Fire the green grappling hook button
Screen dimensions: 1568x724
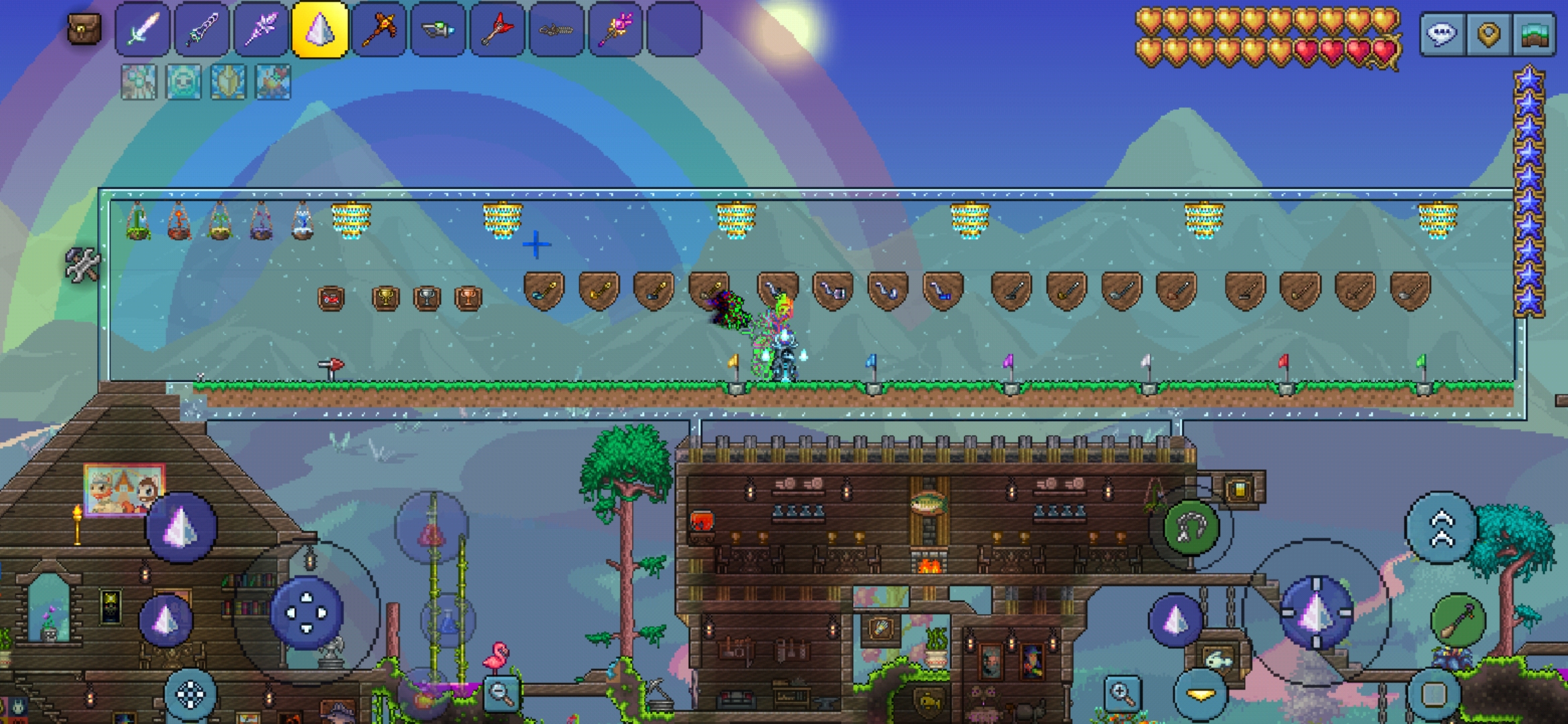click(x=1191, y=528)
